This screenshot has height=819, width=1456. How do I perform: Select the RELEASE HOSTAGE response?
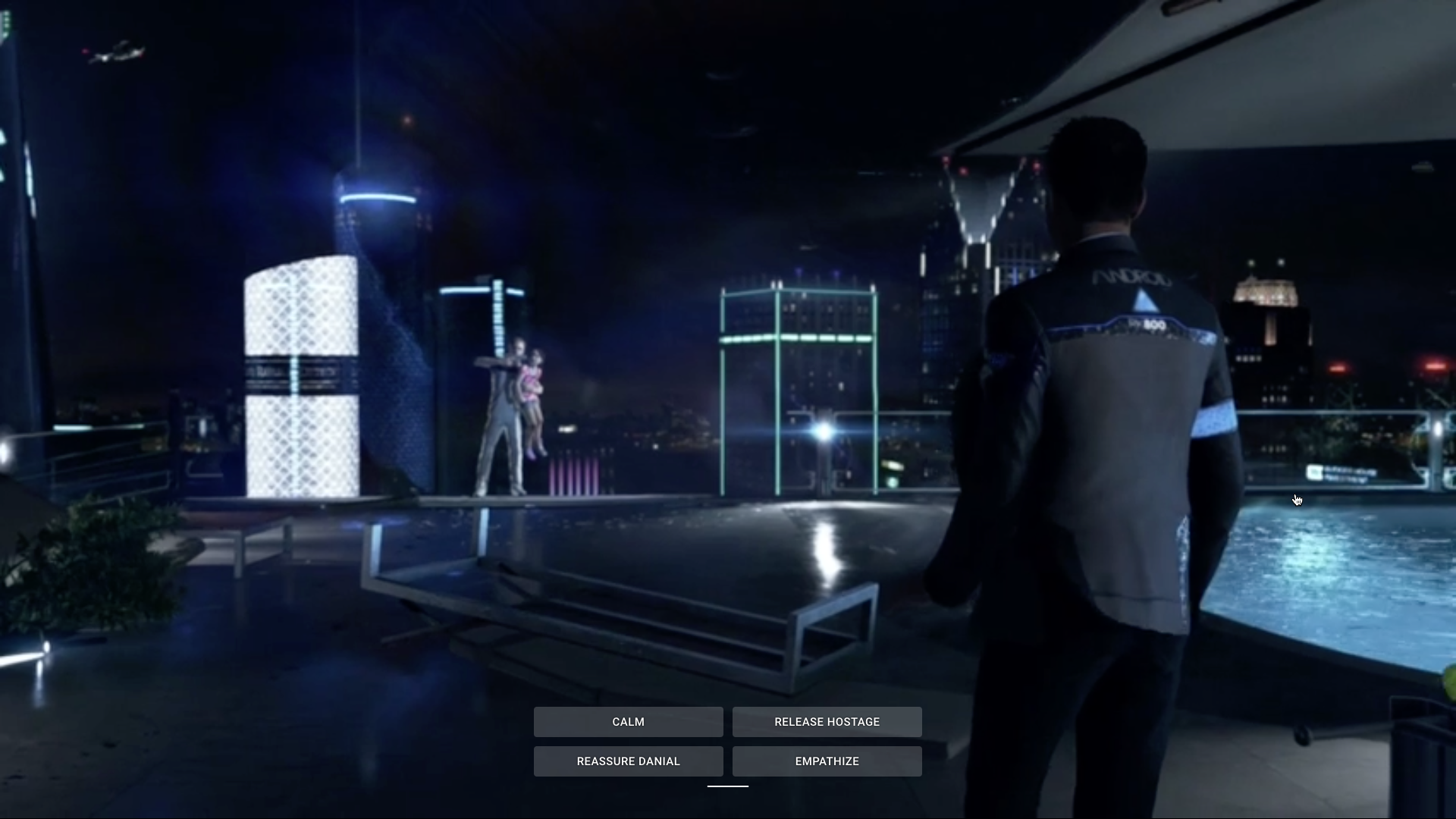click(827, 722)
